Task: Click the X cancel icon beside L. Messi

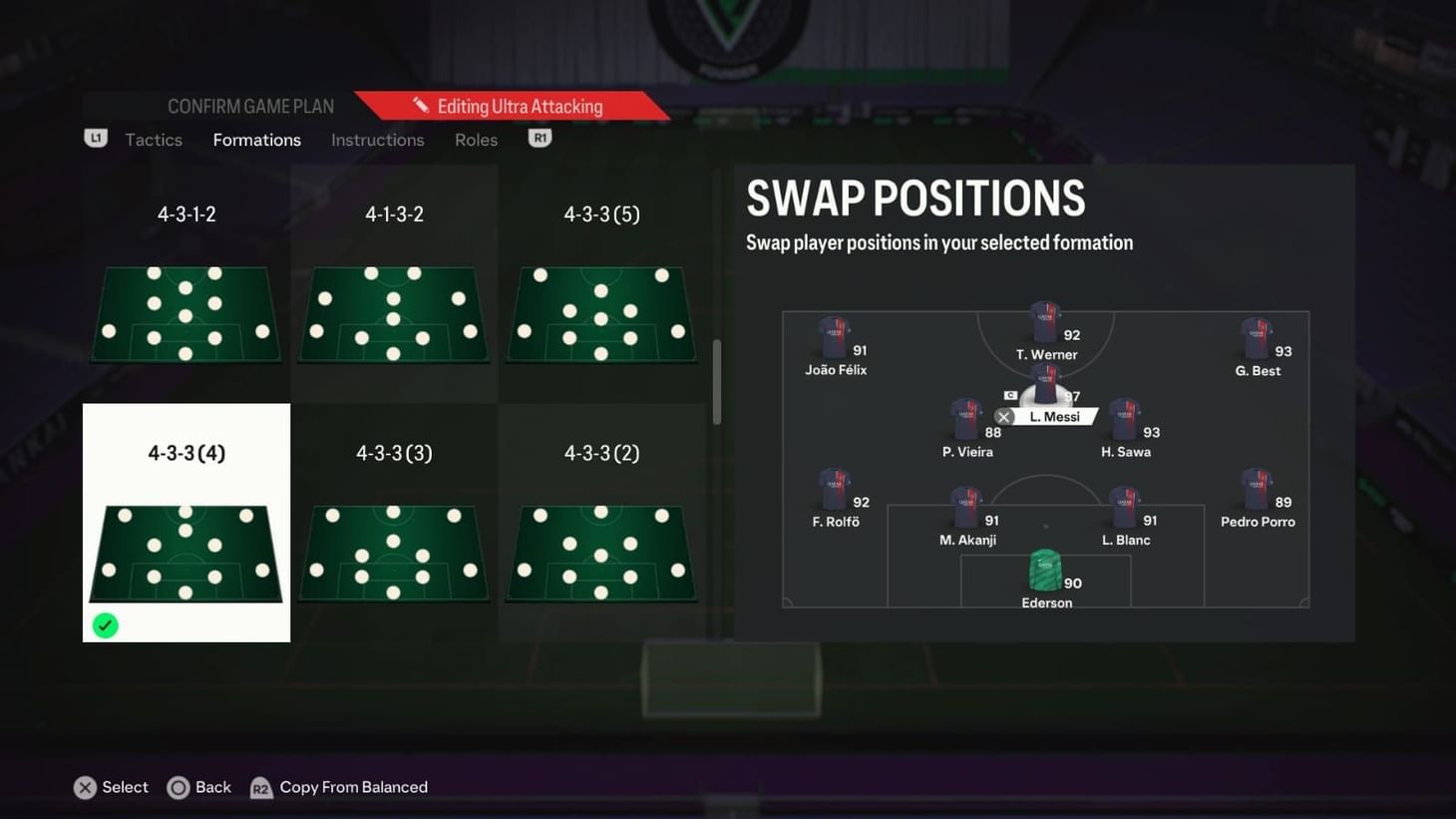Action: click(1002, 416)
